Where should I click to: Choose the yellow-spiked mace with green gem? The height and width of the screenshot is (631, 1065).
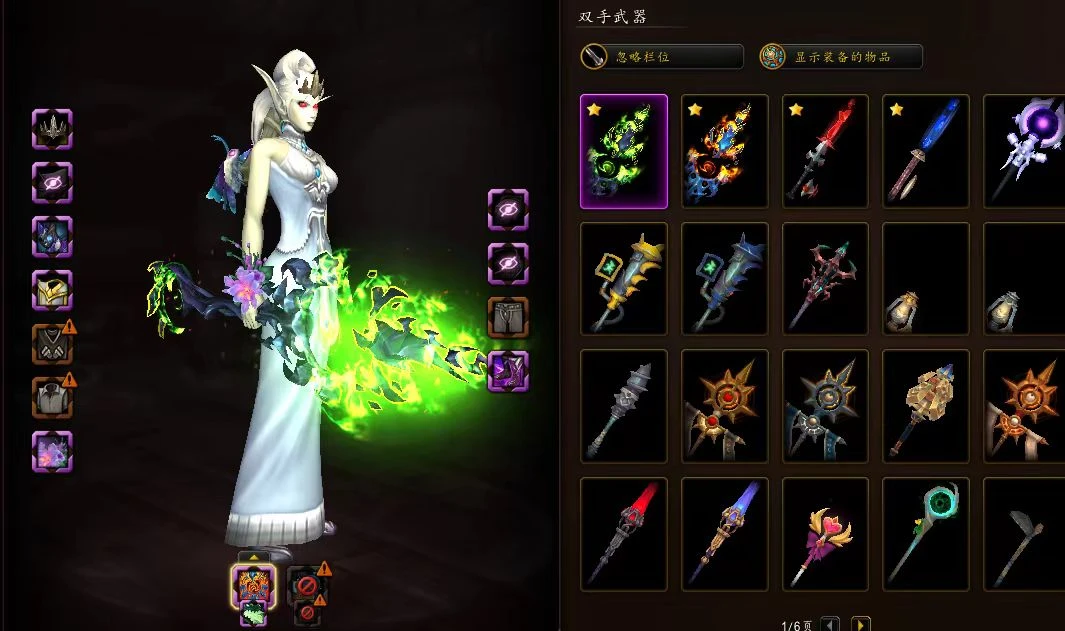[624, 279]
